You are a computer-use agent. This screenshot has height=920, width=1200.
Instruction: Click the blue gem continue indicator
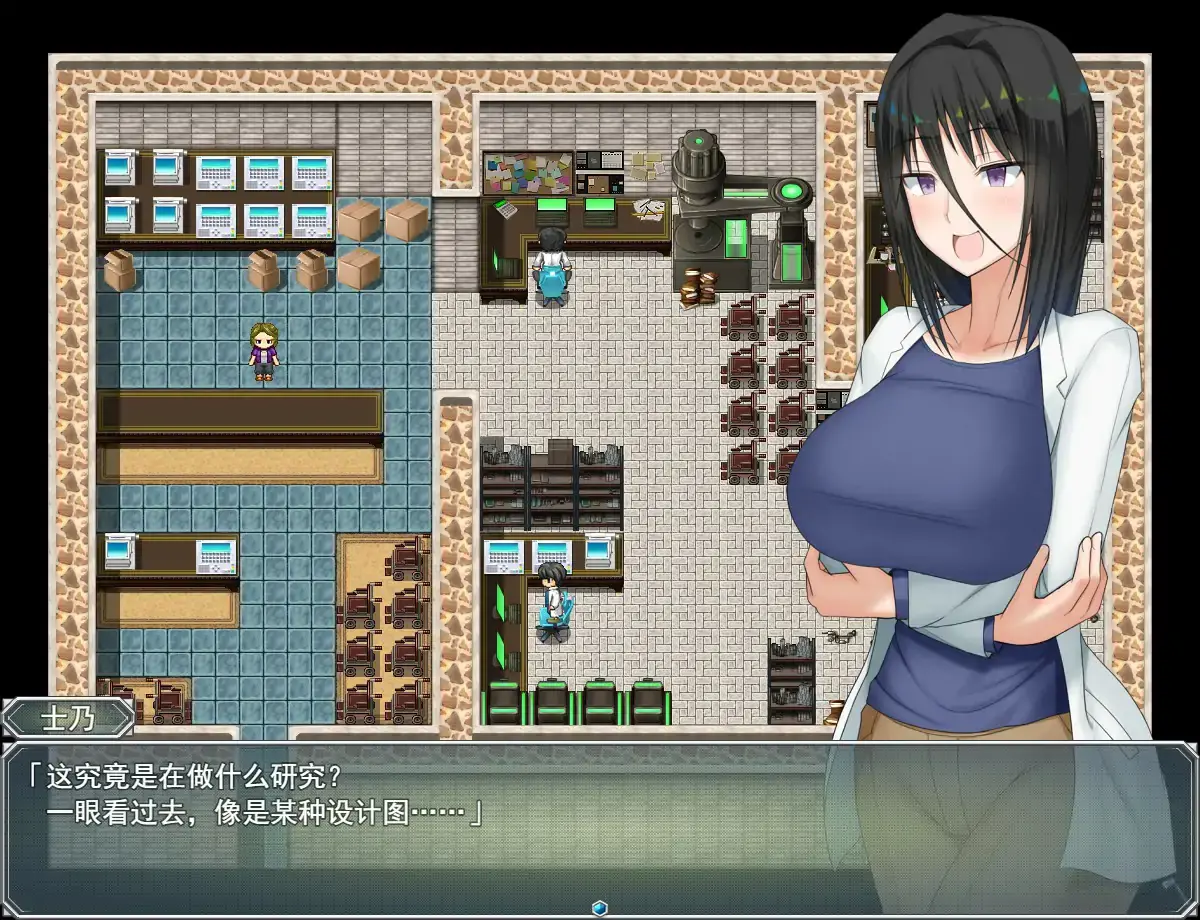[x=600, y=907]
